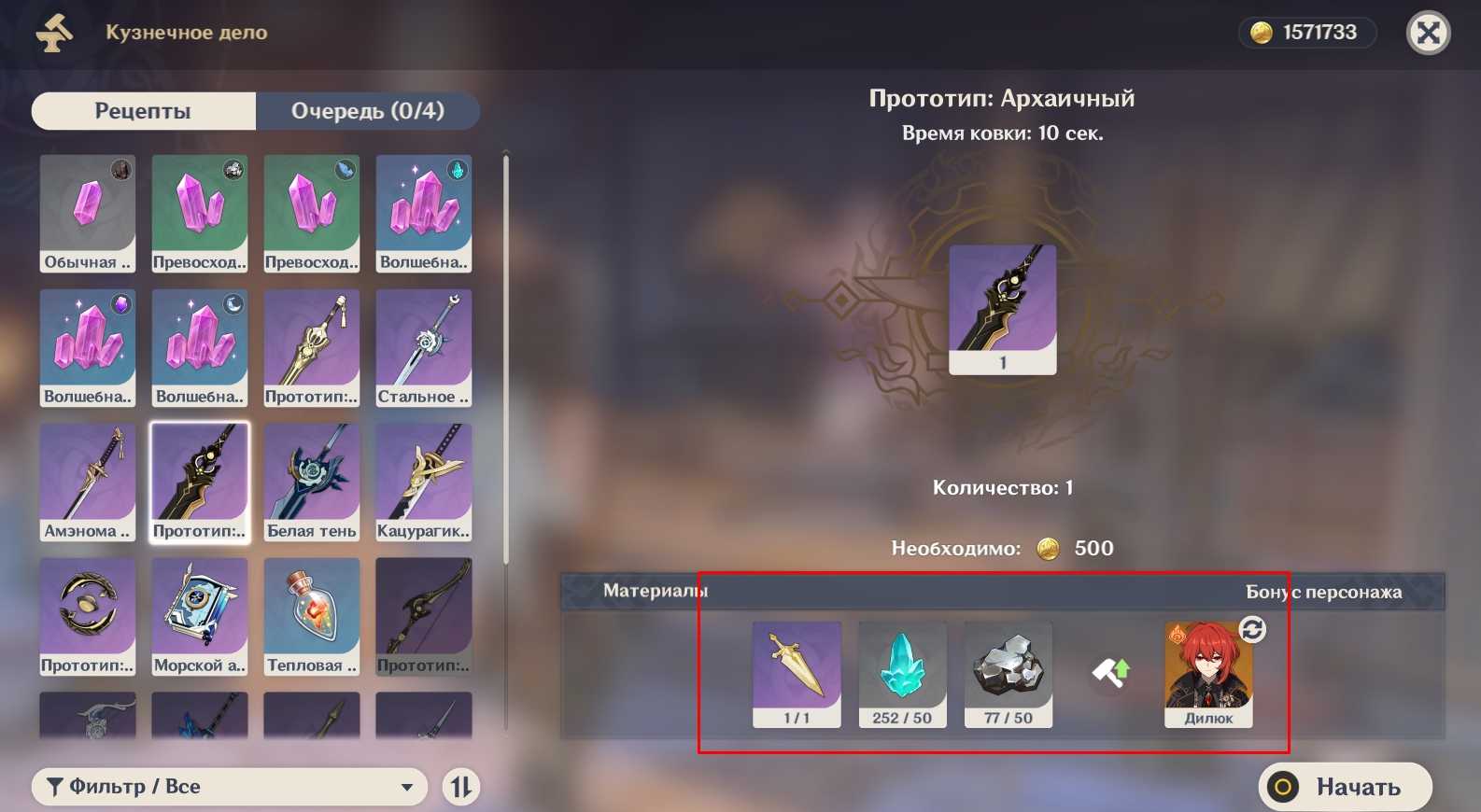The height and width of the screenshot is (812, 1481).
Task: Choose the Морской атлас catalyst recipe
Action: 200,616
